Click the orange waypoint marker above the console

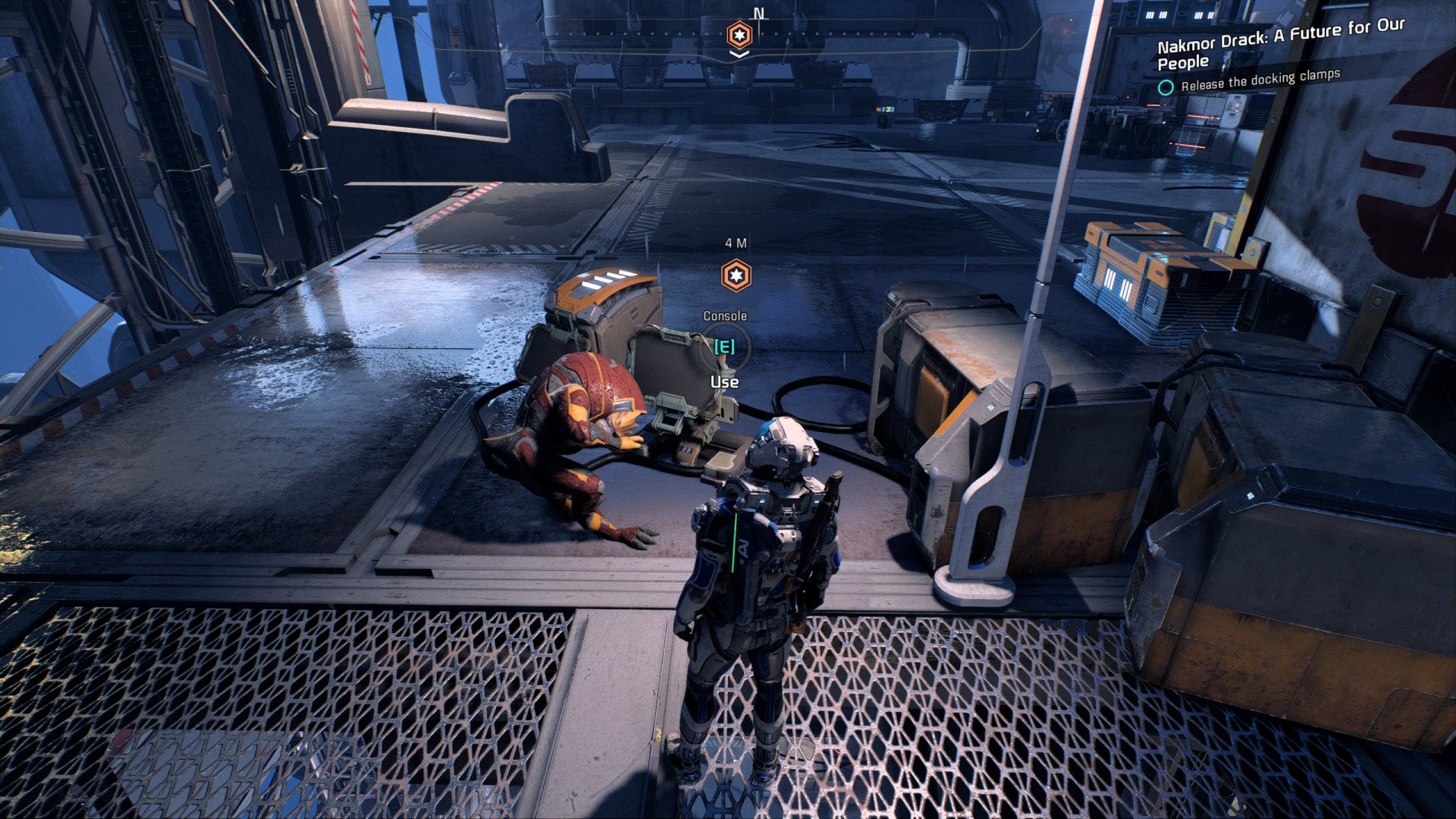pyautogui.click(x=735, y=275)
